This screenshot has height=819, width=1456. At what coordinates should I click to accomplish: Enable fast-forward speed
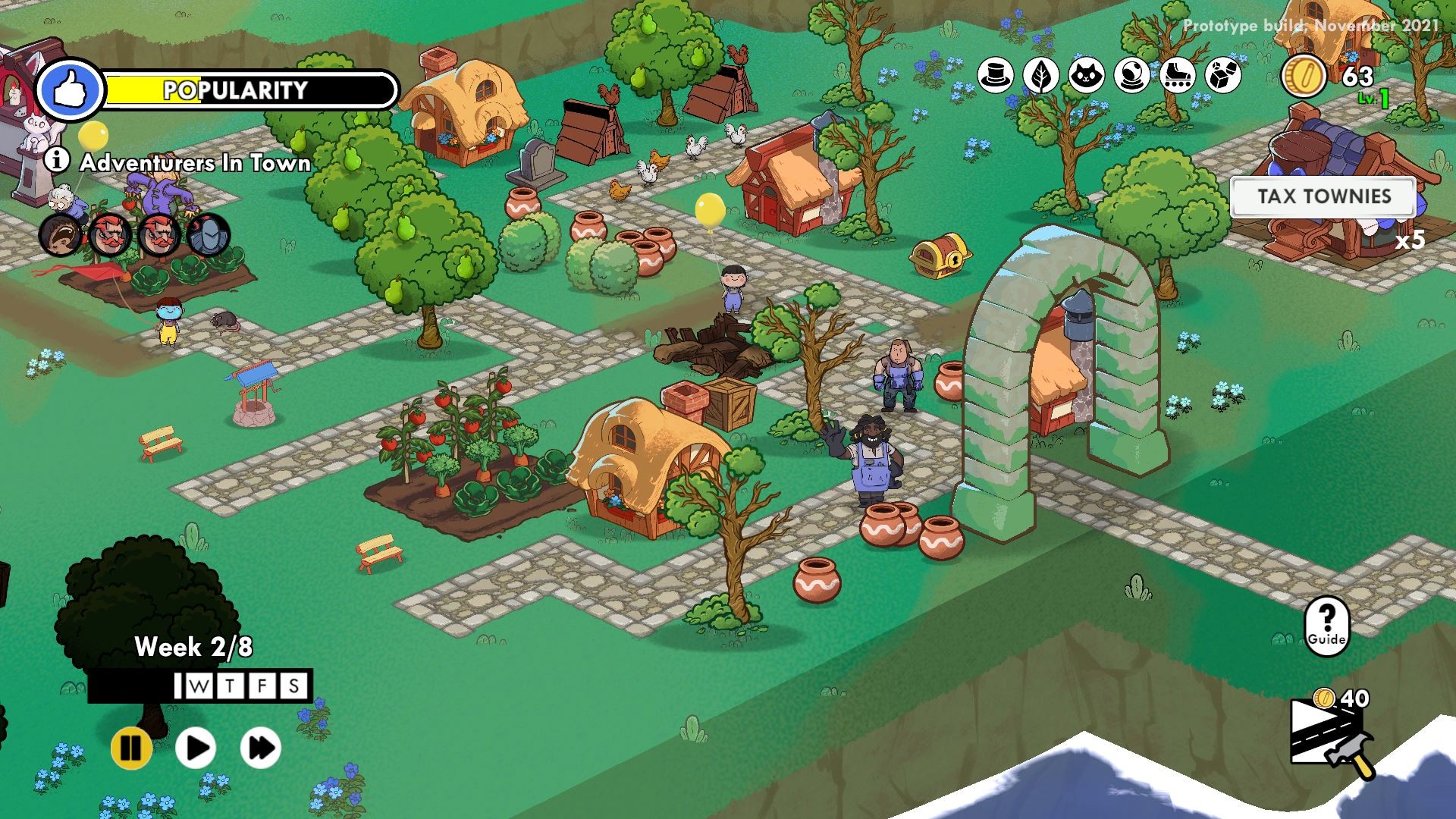260,747
